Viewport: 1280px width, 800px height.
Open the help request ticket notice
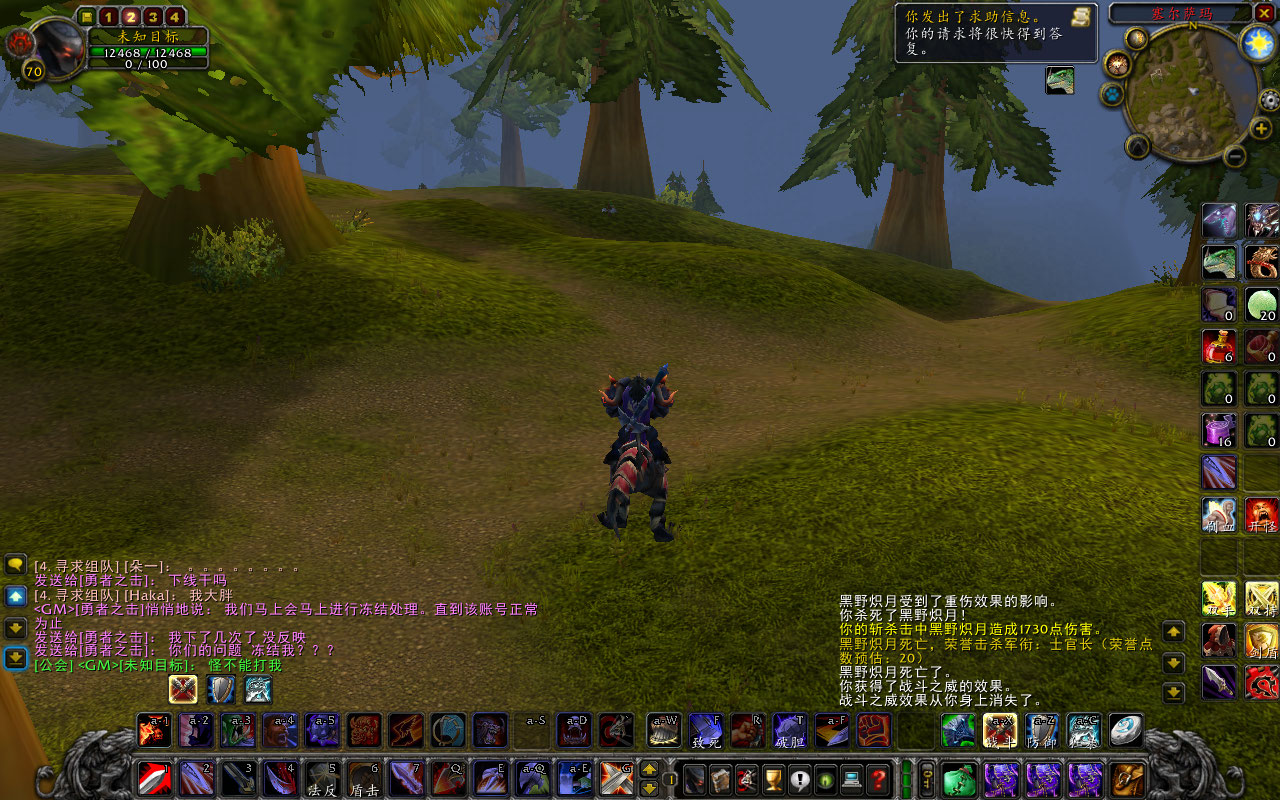(995, 32)
